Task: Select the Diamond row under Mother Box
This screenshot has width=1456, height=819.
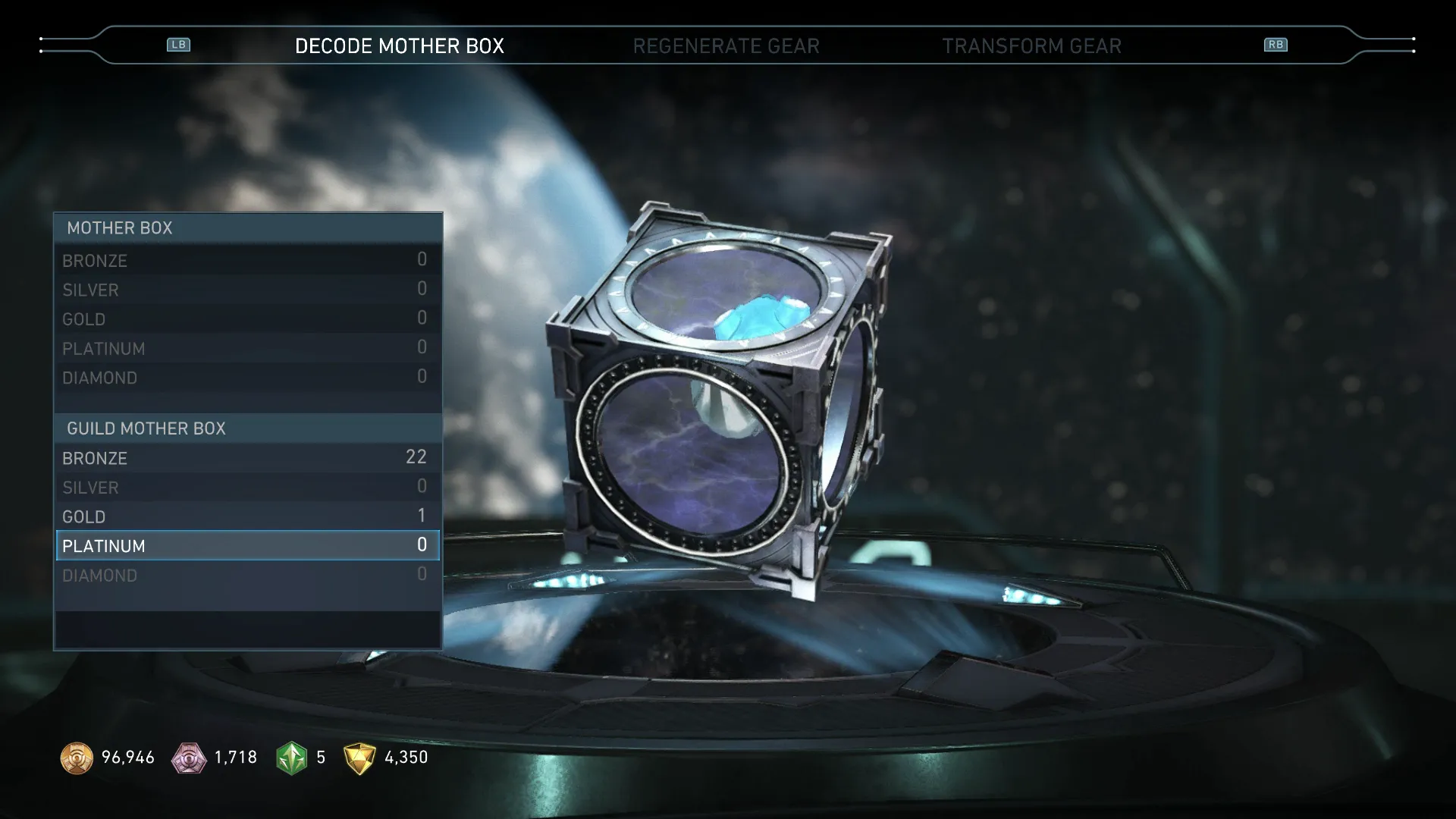Action: pos(247,378)
